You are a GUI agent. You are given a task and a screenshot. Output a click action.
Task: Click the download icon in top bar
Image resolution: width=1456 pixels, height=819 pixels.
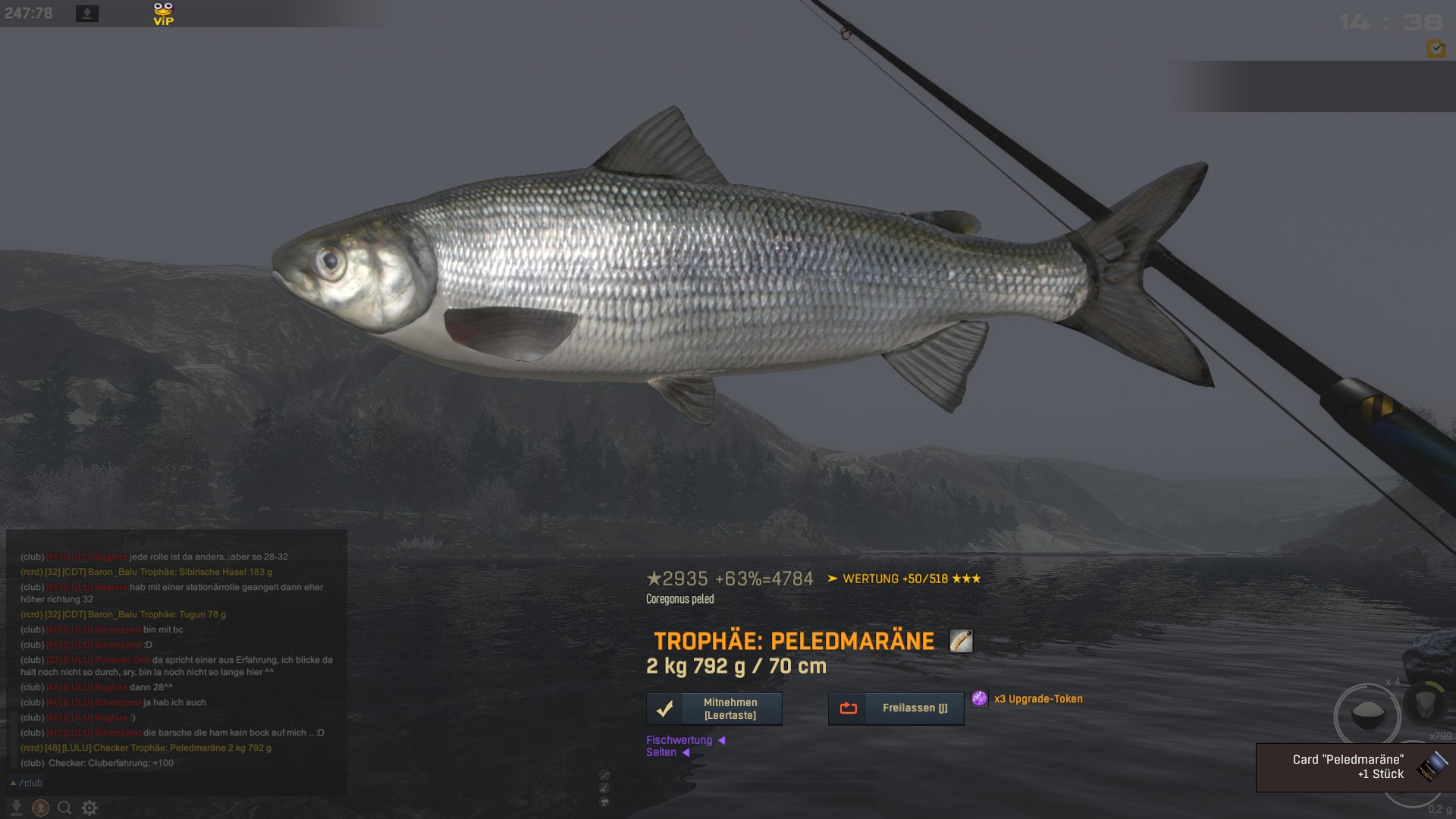(87, 14)
